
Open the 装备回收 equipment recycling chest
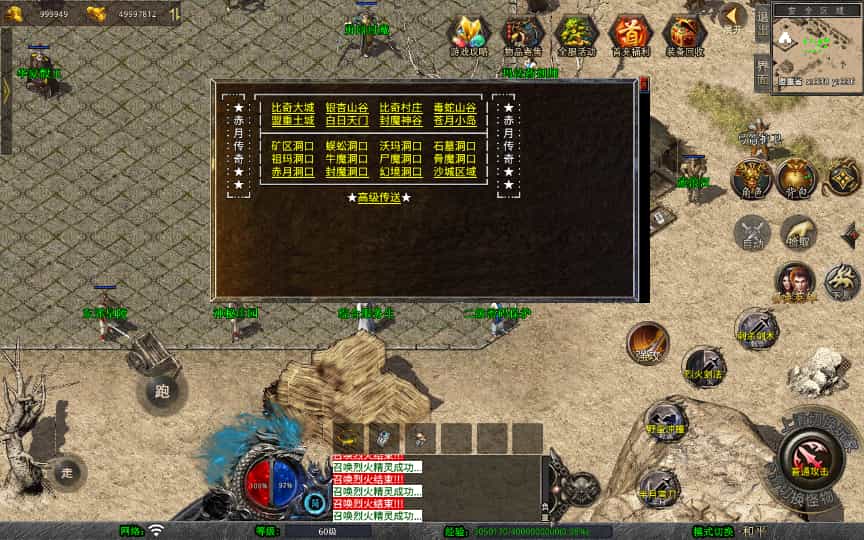pos(685,37)
